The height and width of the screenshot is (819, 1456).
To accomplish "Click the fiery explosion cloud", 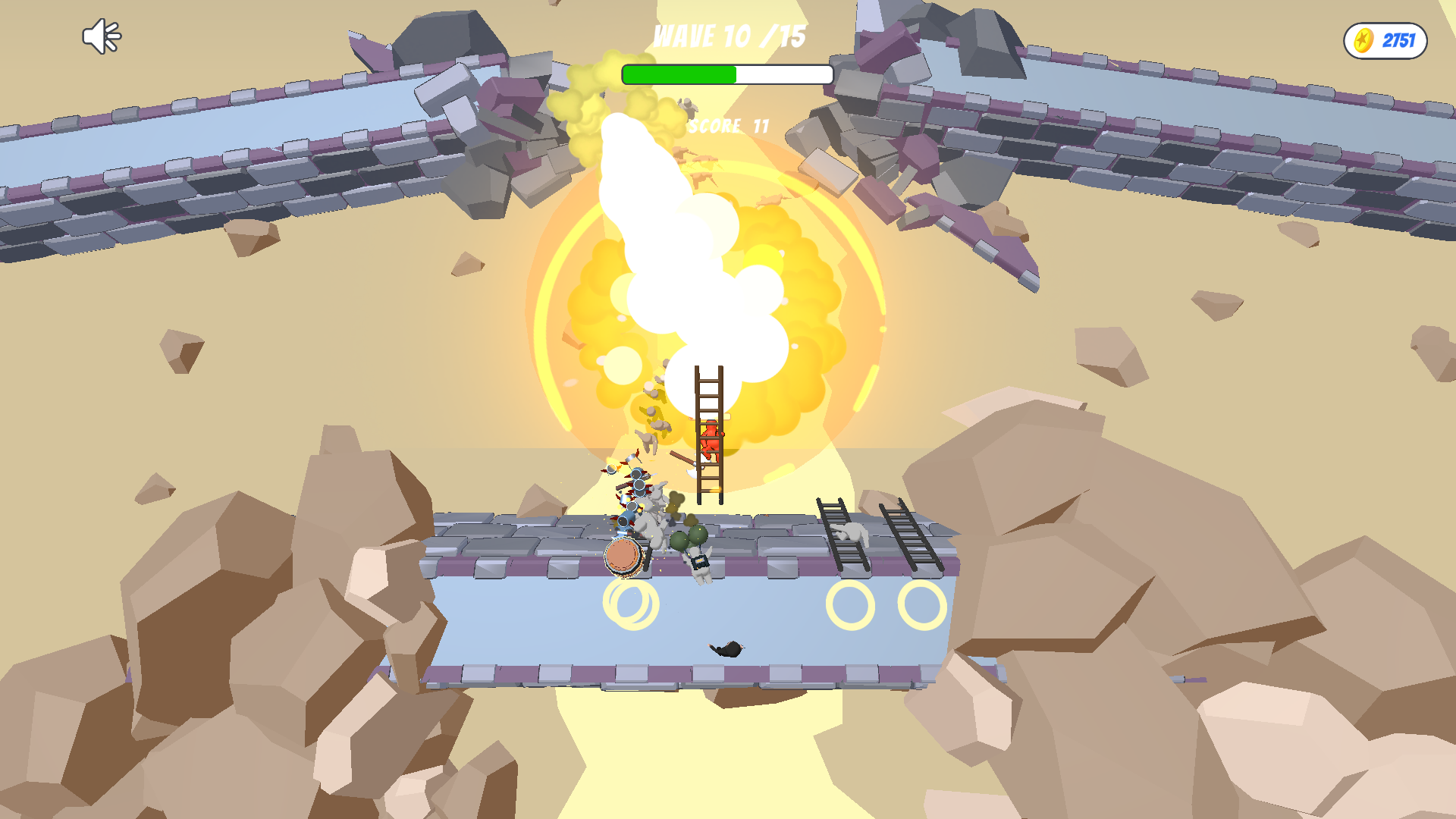I will [x=705, y=281].
